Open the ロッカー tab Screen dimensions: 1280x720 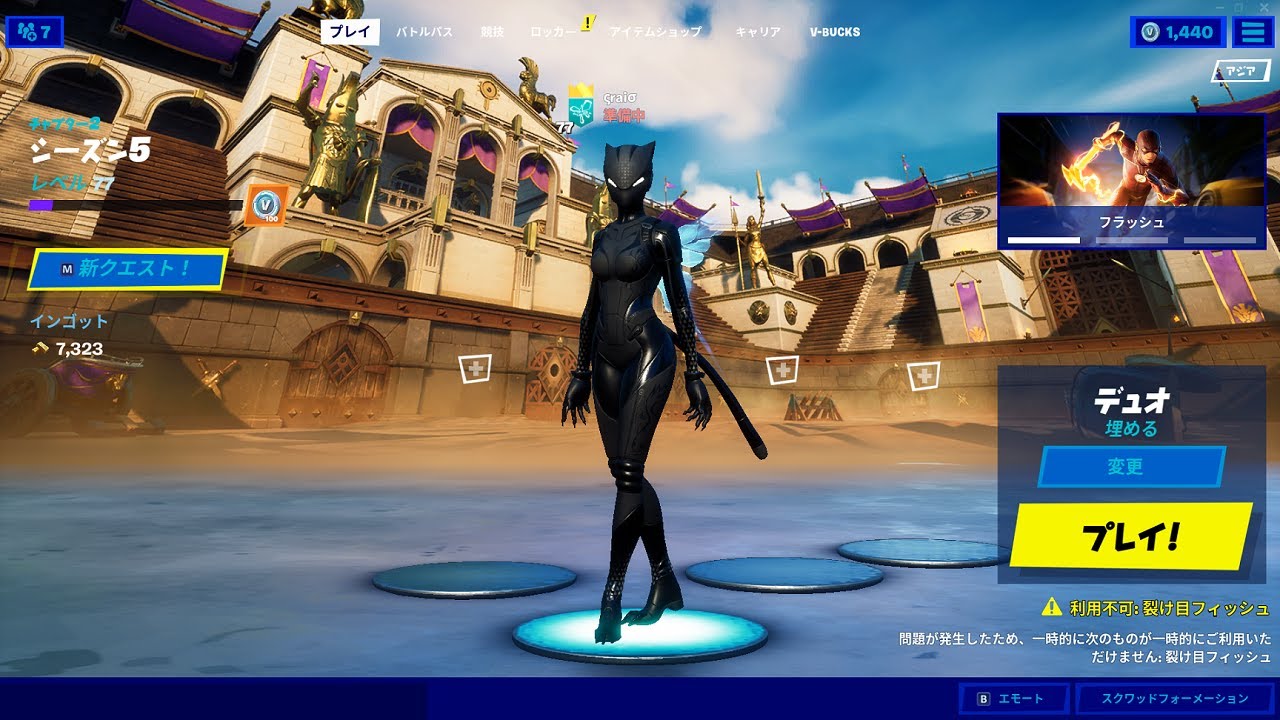point(555,32)
